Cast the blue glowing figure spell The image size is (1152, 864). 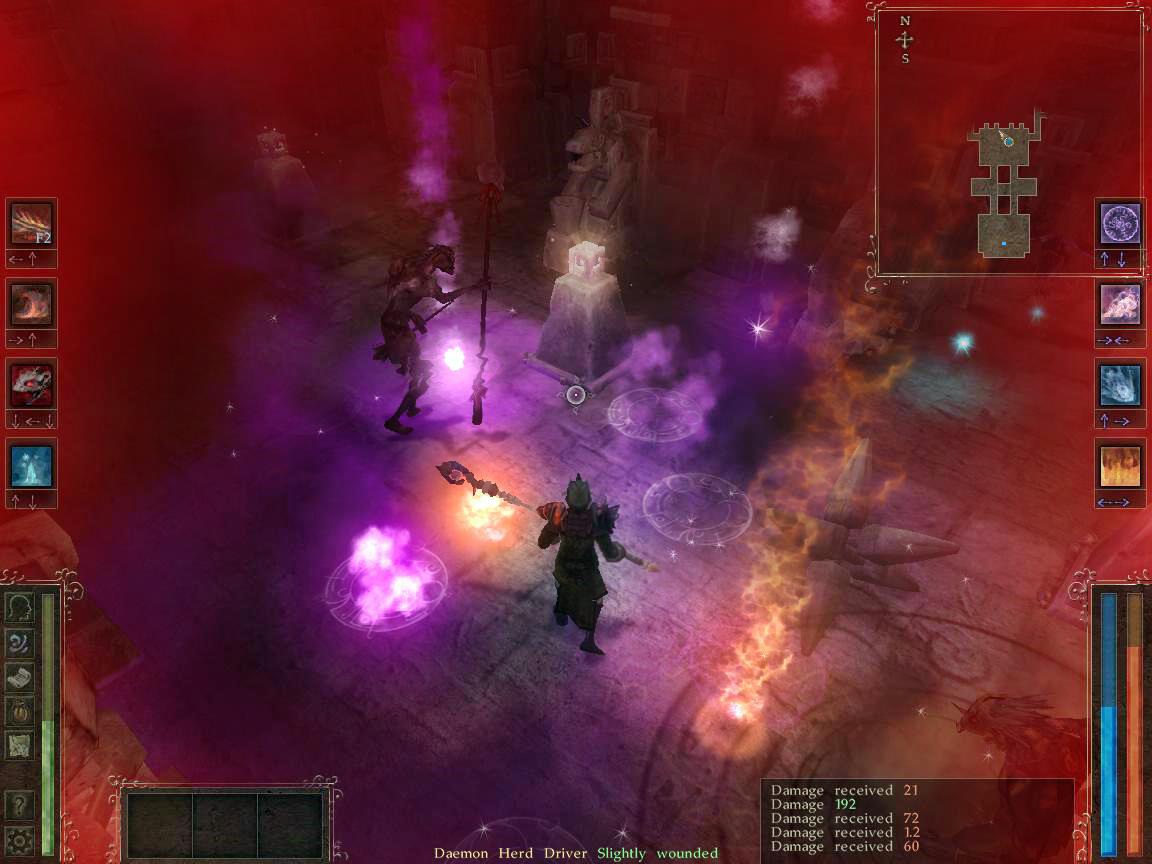click(31, 464)
